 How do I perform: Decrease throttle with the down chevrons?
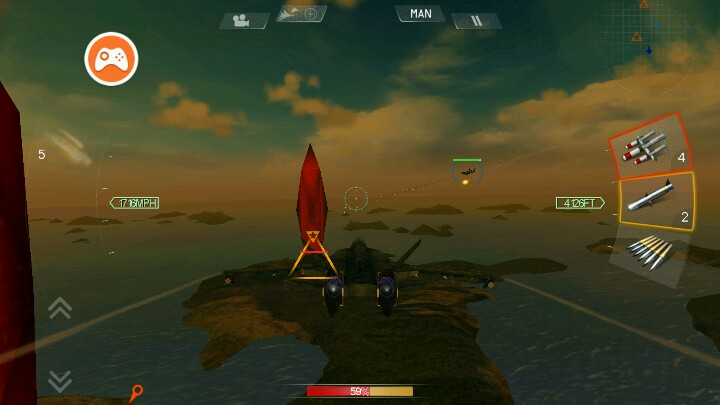[x=60, y=380]
